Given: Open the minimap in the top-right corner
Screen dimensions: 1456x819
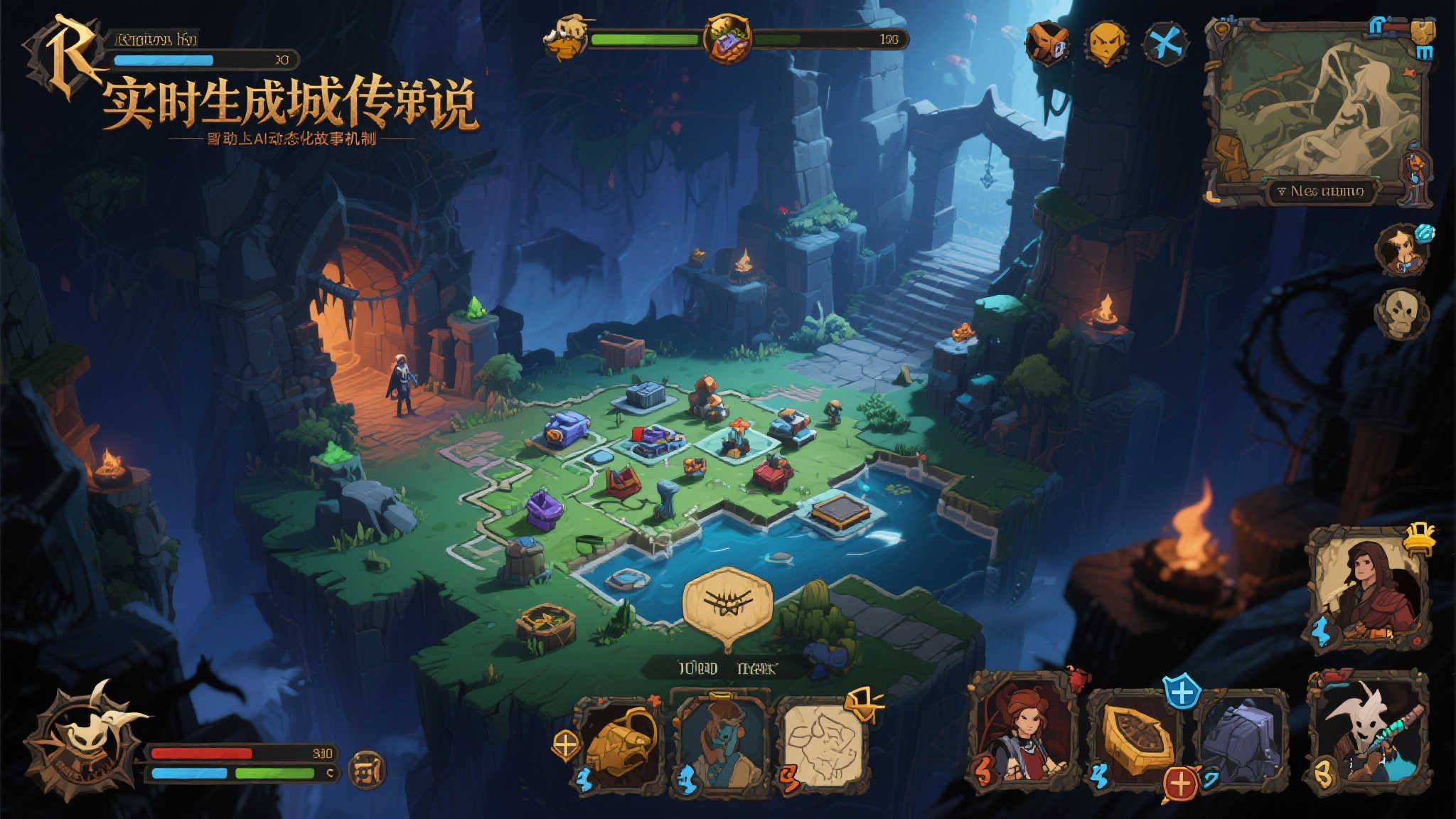Looking at the screenshot, I should click(x=1319, y=107).
